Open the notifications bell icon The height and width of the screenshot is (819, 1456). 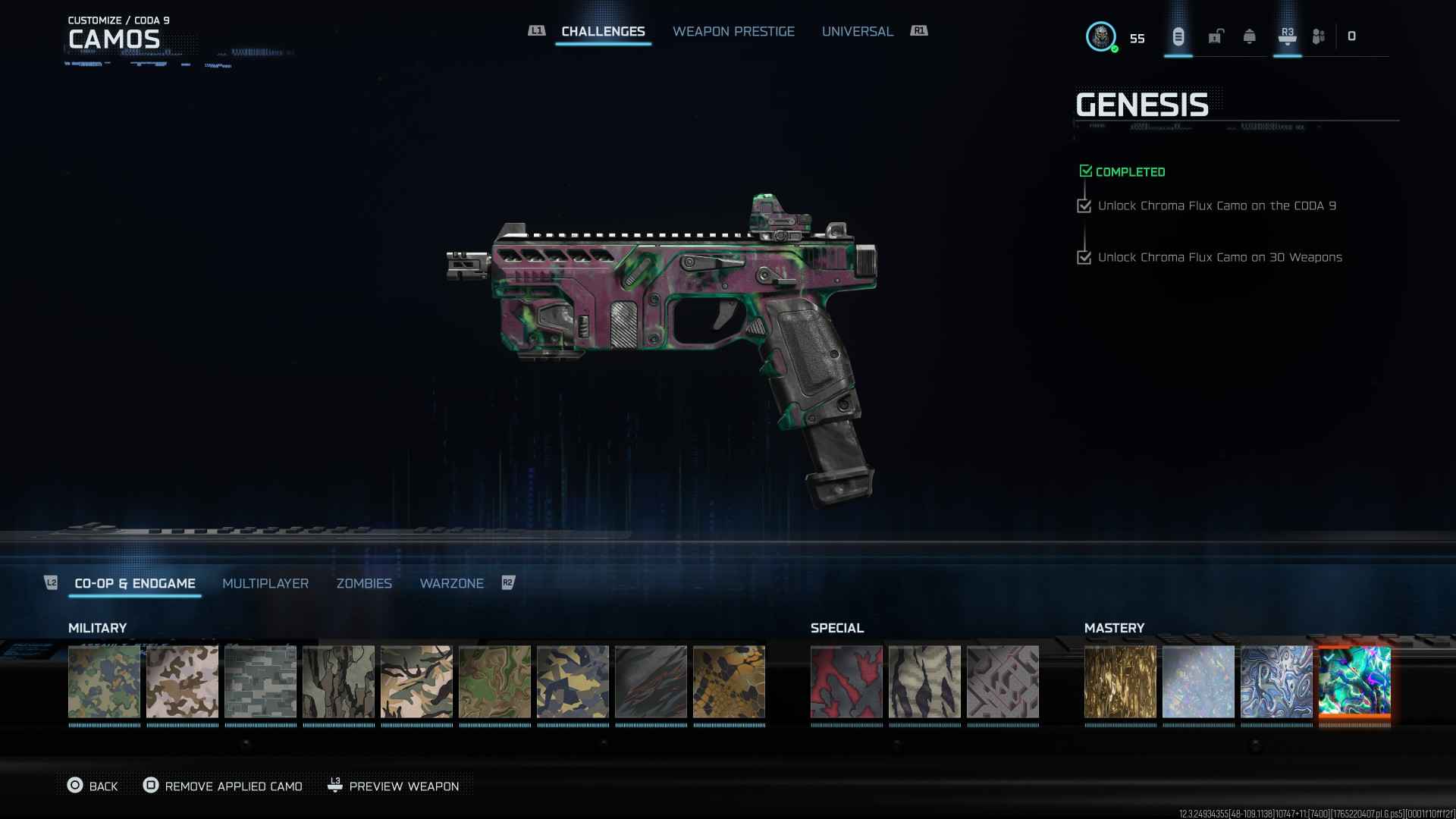[x=1249, y=36]
